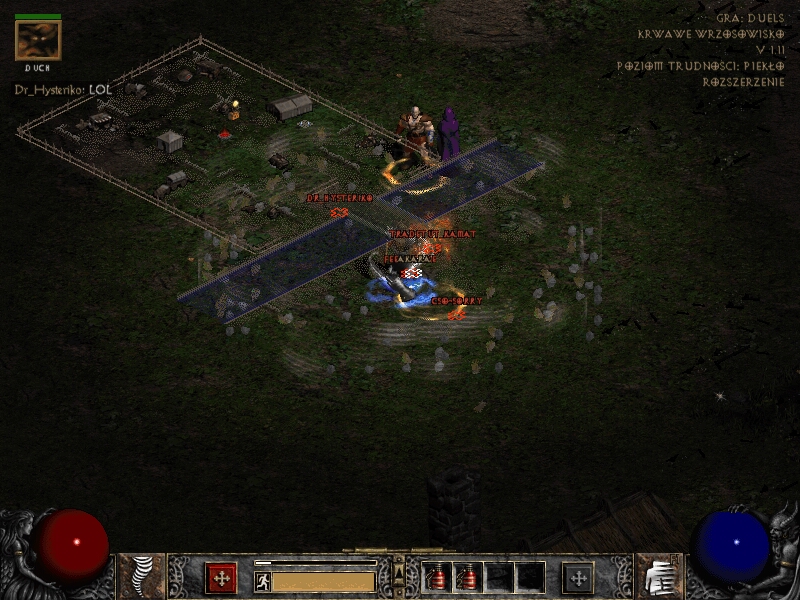Screen dimensions: 800x600
Task: Open the left-hand Tornado skill selector
Action: click(142, 577)
